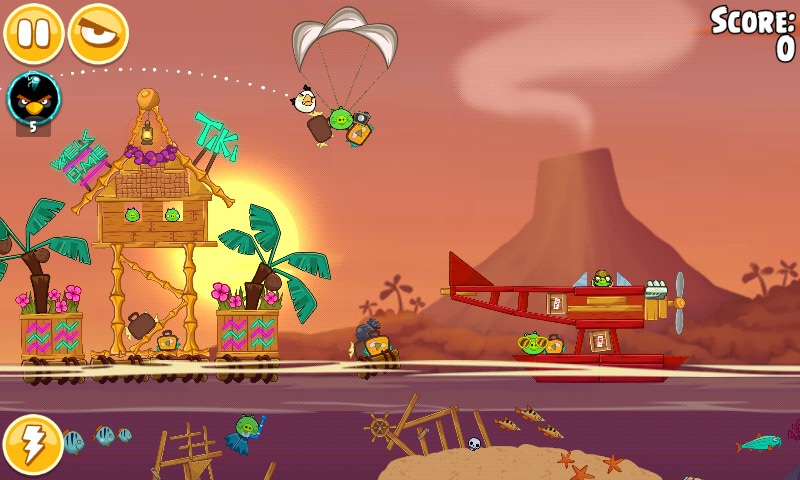Select the Bomb bird power-up icon
Viewport: 800px width, 480px height.
33,98
